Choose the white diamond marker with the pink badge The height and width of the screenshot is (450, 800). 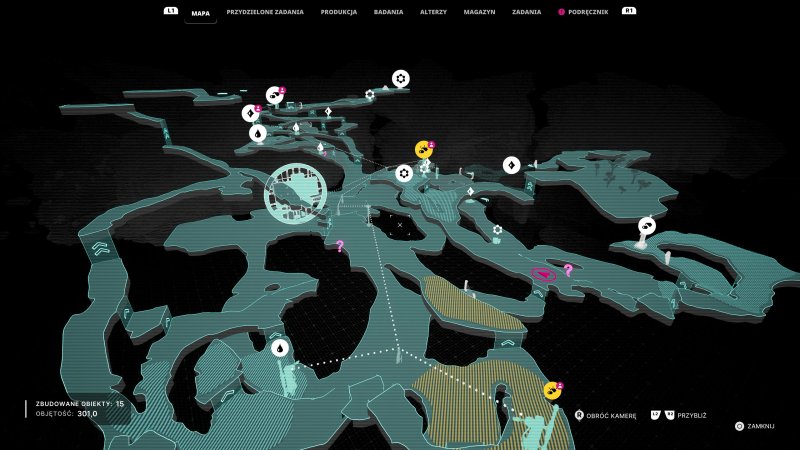[249, 113]
